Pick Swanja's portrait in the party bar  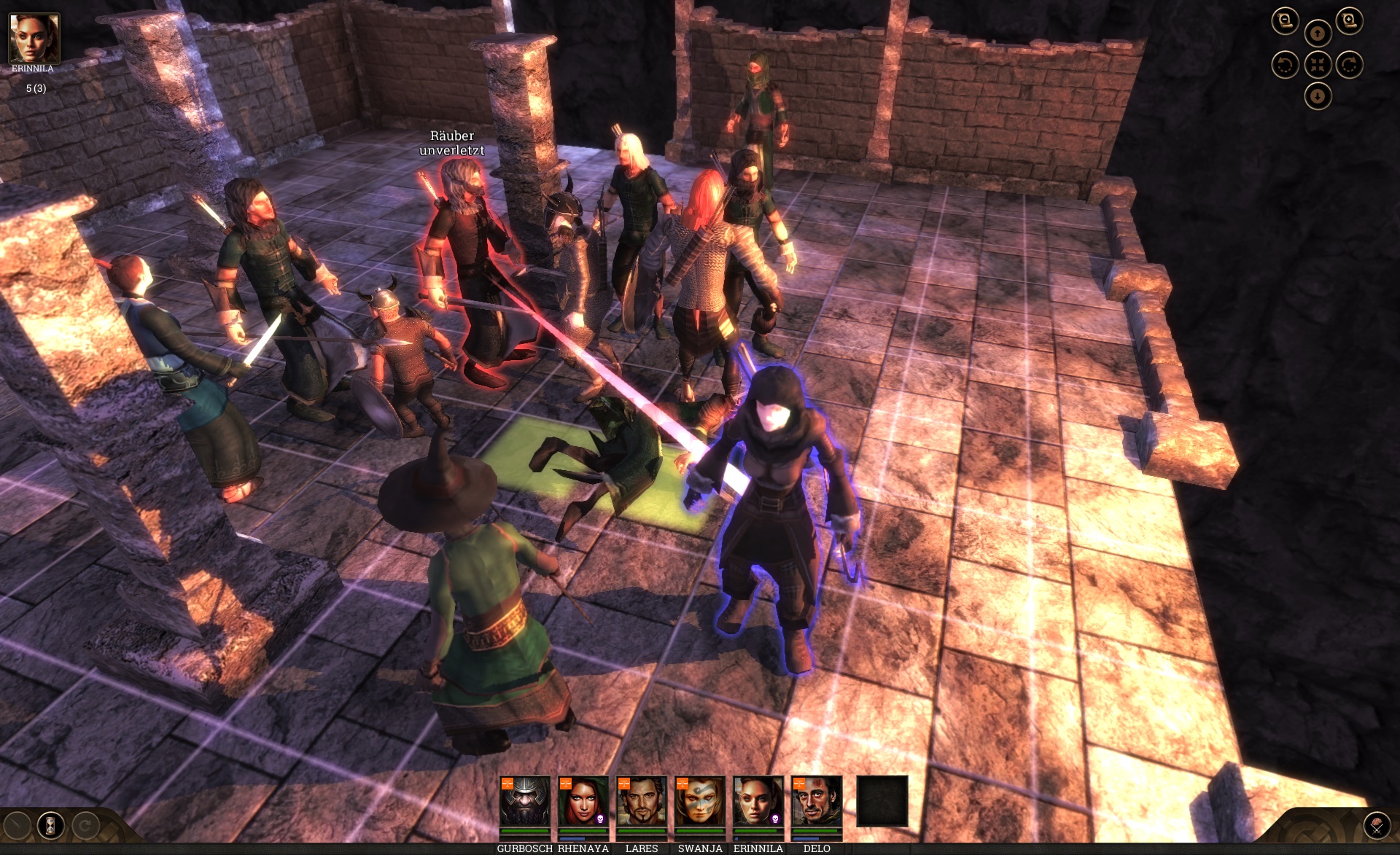click(699, 801)
